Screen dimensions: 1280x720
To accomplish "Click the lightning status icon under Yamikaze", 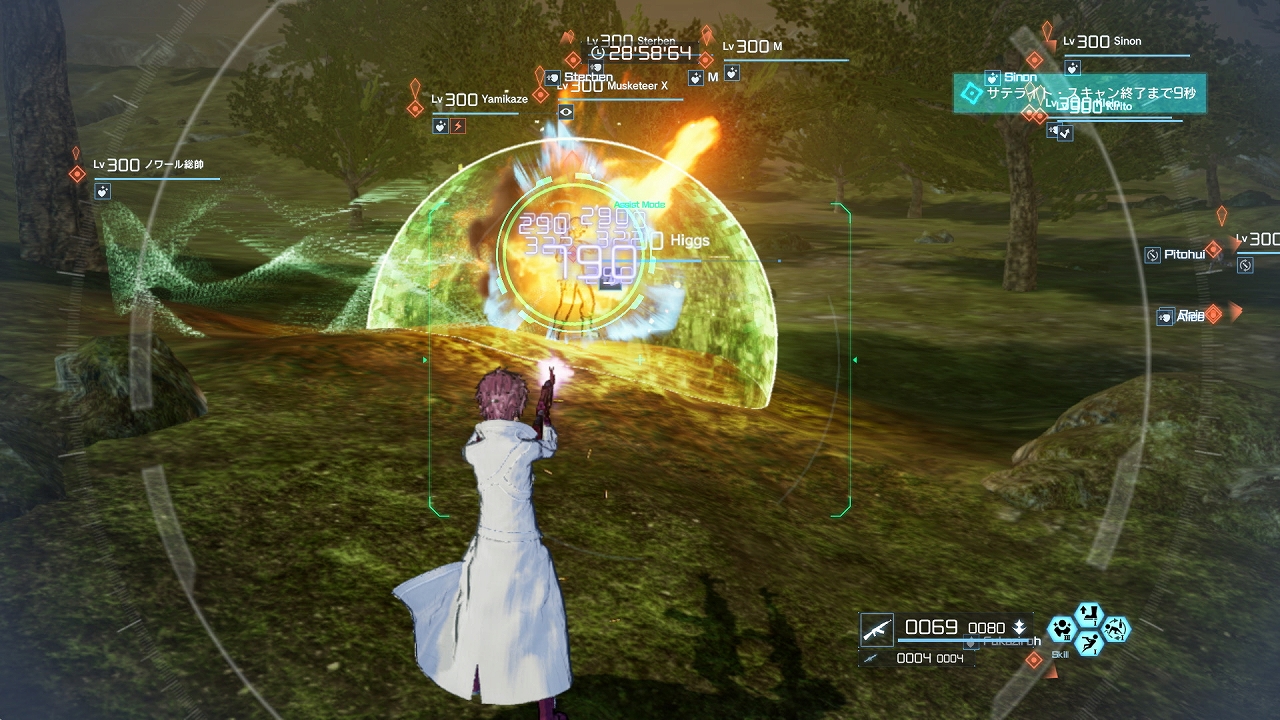I will [458, 126].
